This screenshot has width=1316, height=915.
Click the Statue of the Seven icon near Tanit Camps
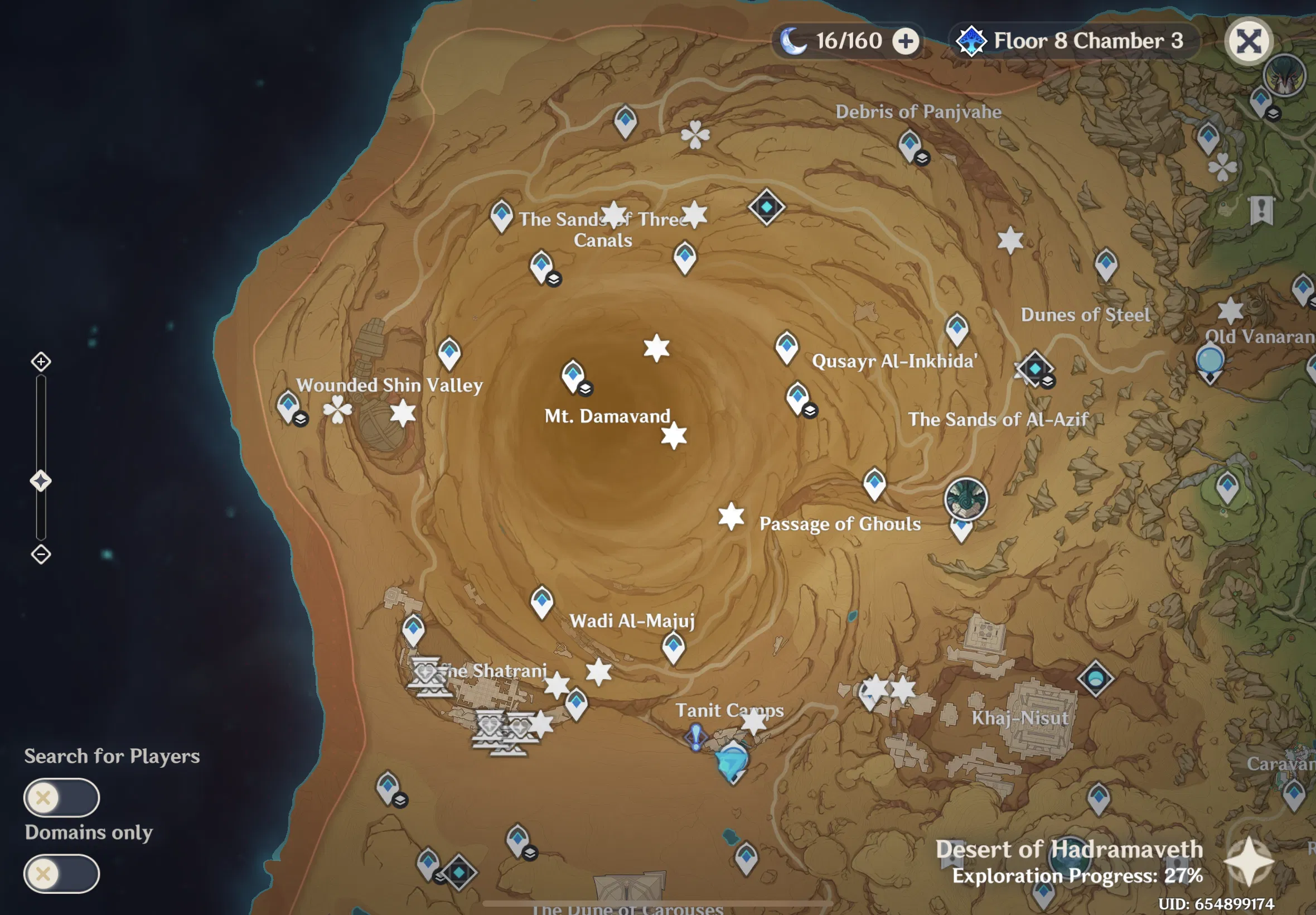tap(730, 760)
